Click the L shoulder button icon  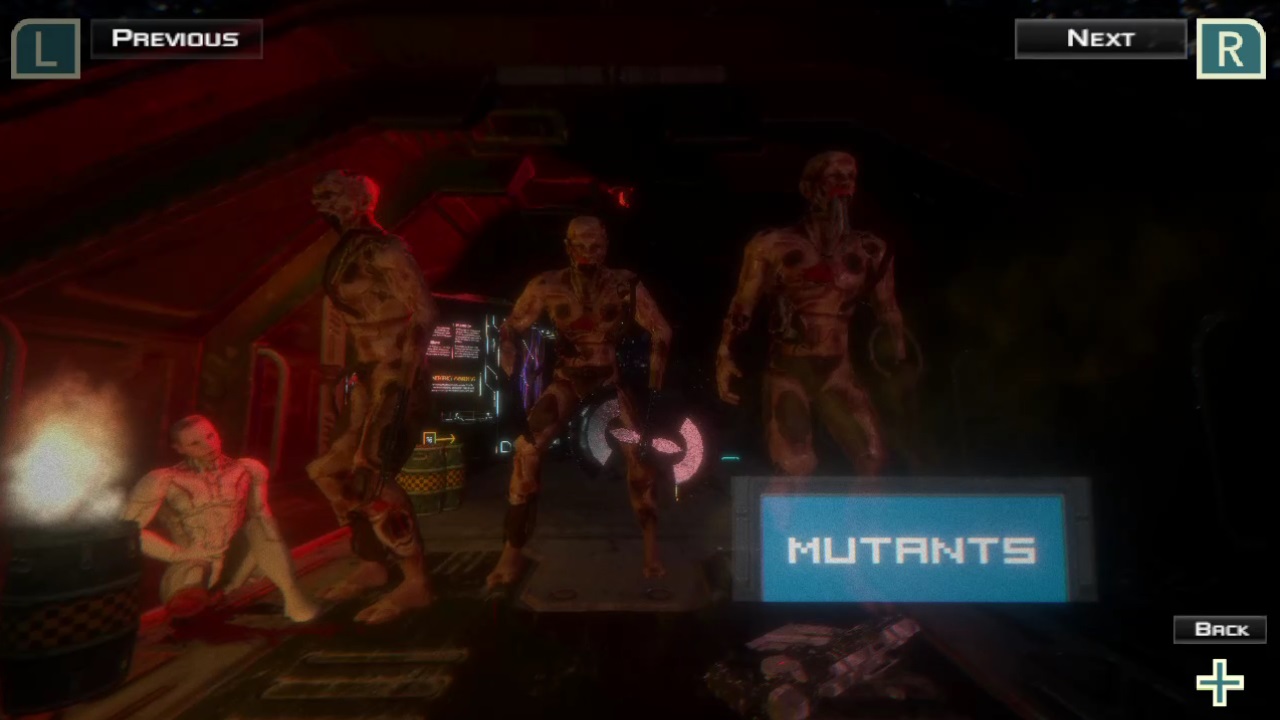(x=45, y=48)
